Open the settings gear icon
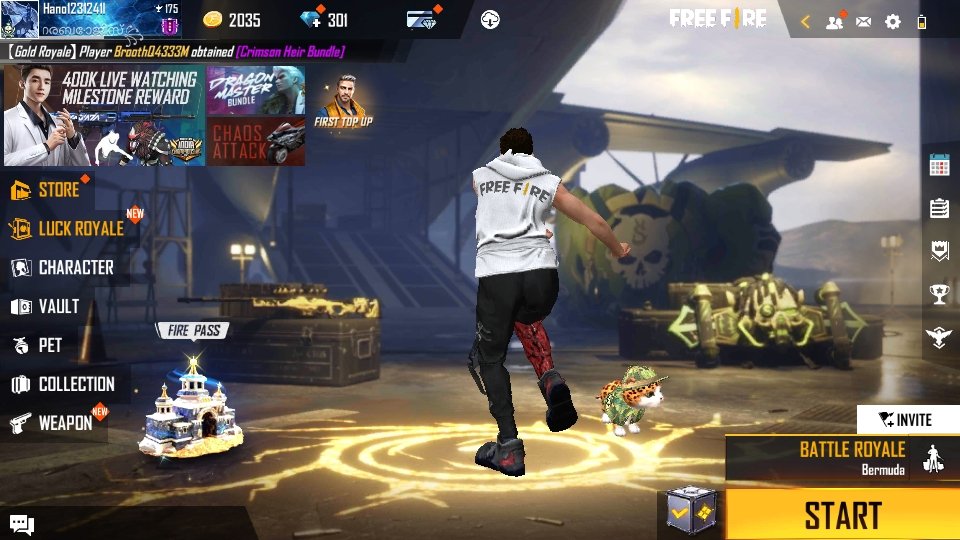This screenshot has width=960, height=540. click(x=893, y=21)
